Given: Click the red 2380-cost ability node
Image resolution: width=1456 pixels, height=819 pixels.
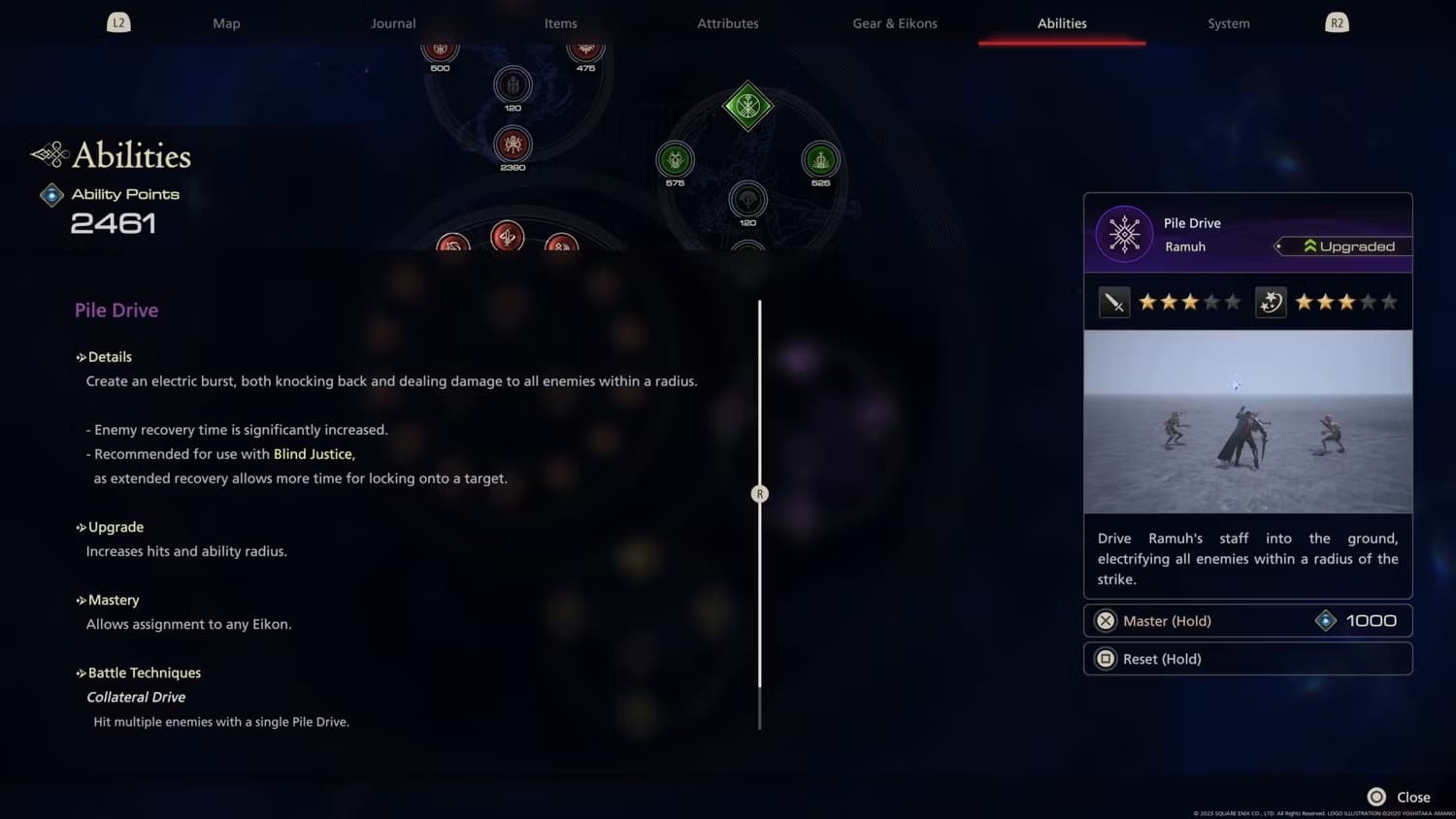Looking at the screenshot, I should pos(512,145).
